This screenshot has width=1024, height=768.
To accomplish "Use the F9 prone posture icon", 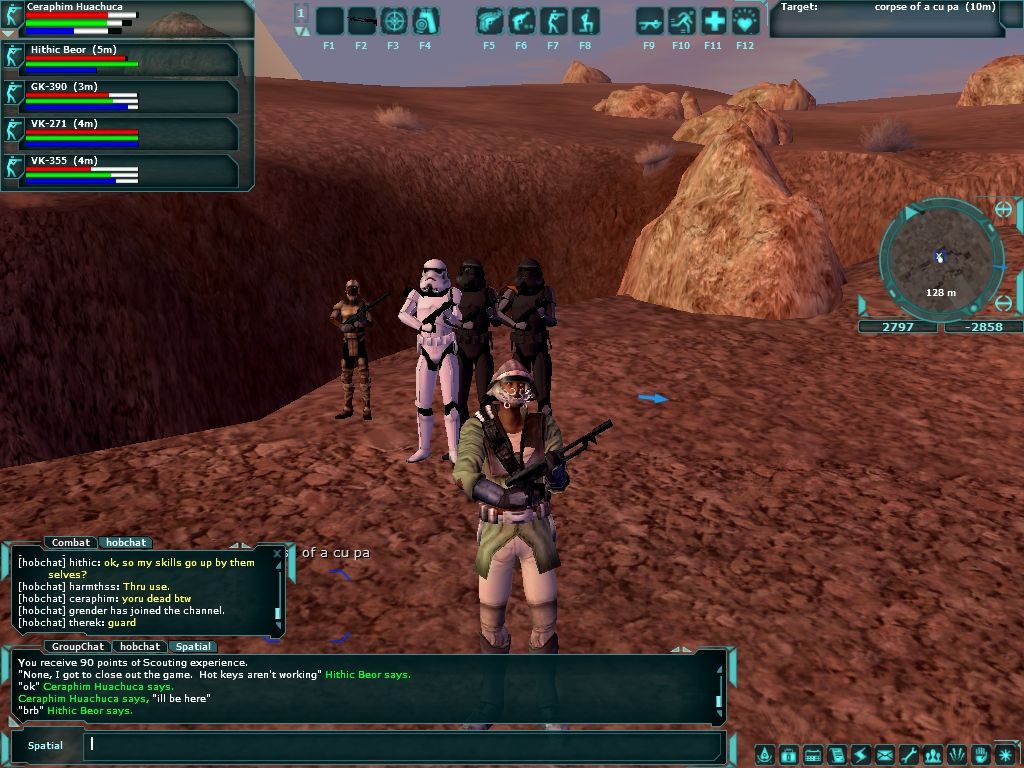I will click(x=650, y=21).
